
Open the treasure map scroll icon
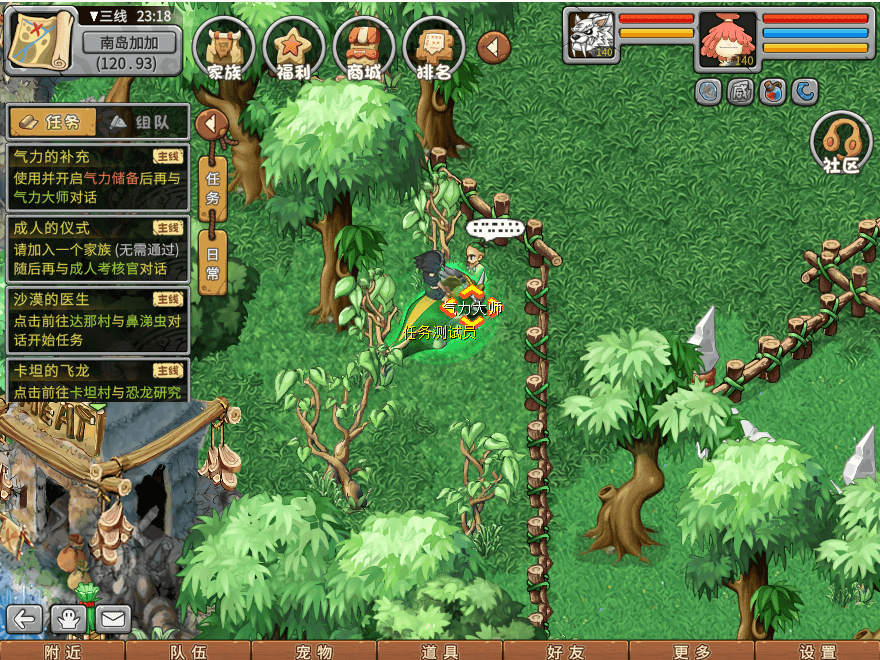40,40
